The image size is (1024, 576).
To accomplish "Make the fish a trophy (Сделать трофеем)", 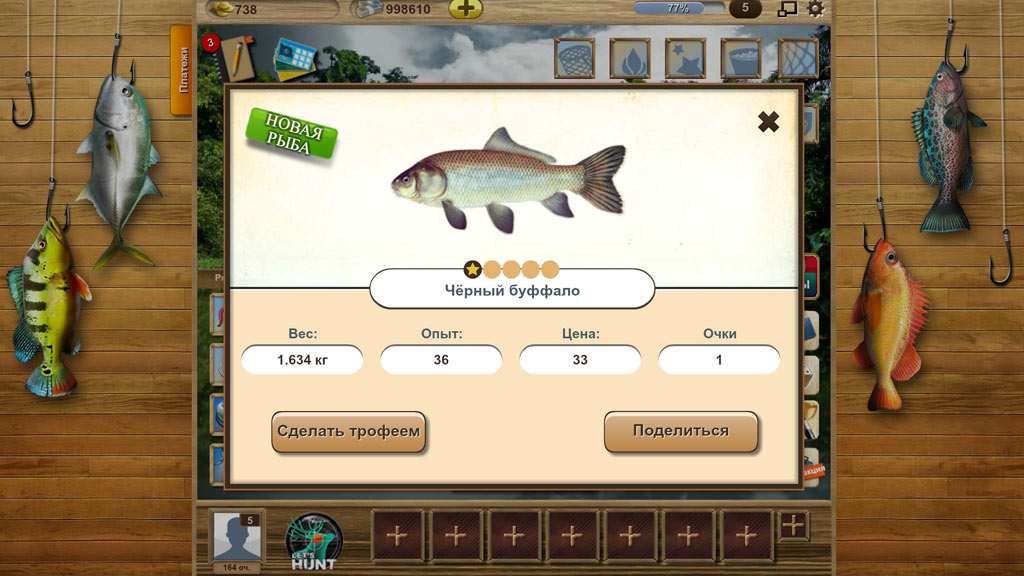I will [349, 432].
